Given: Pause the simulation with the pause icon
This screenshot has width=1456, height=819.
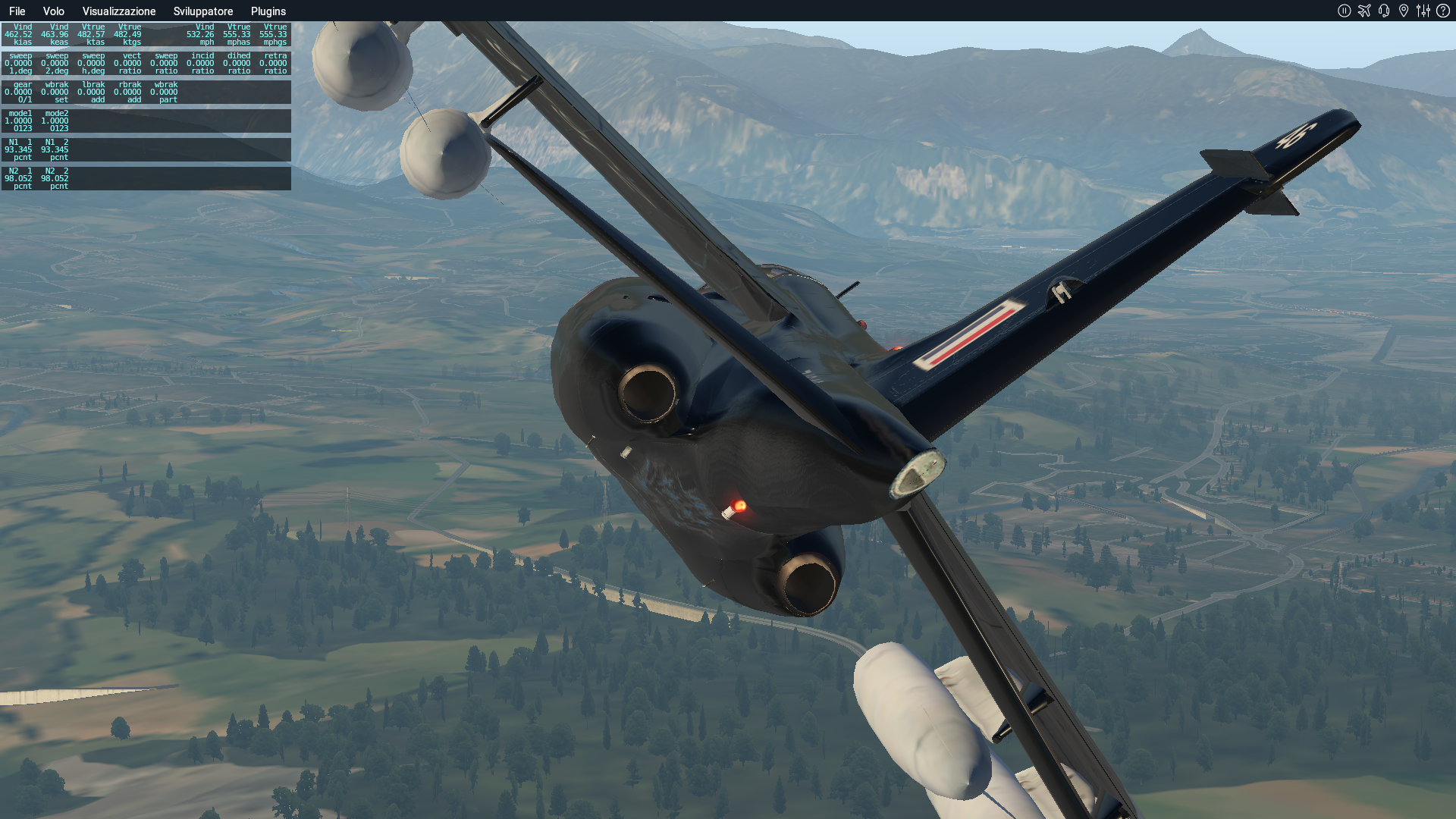Looking at the screenshot, I should (1345, 11).
